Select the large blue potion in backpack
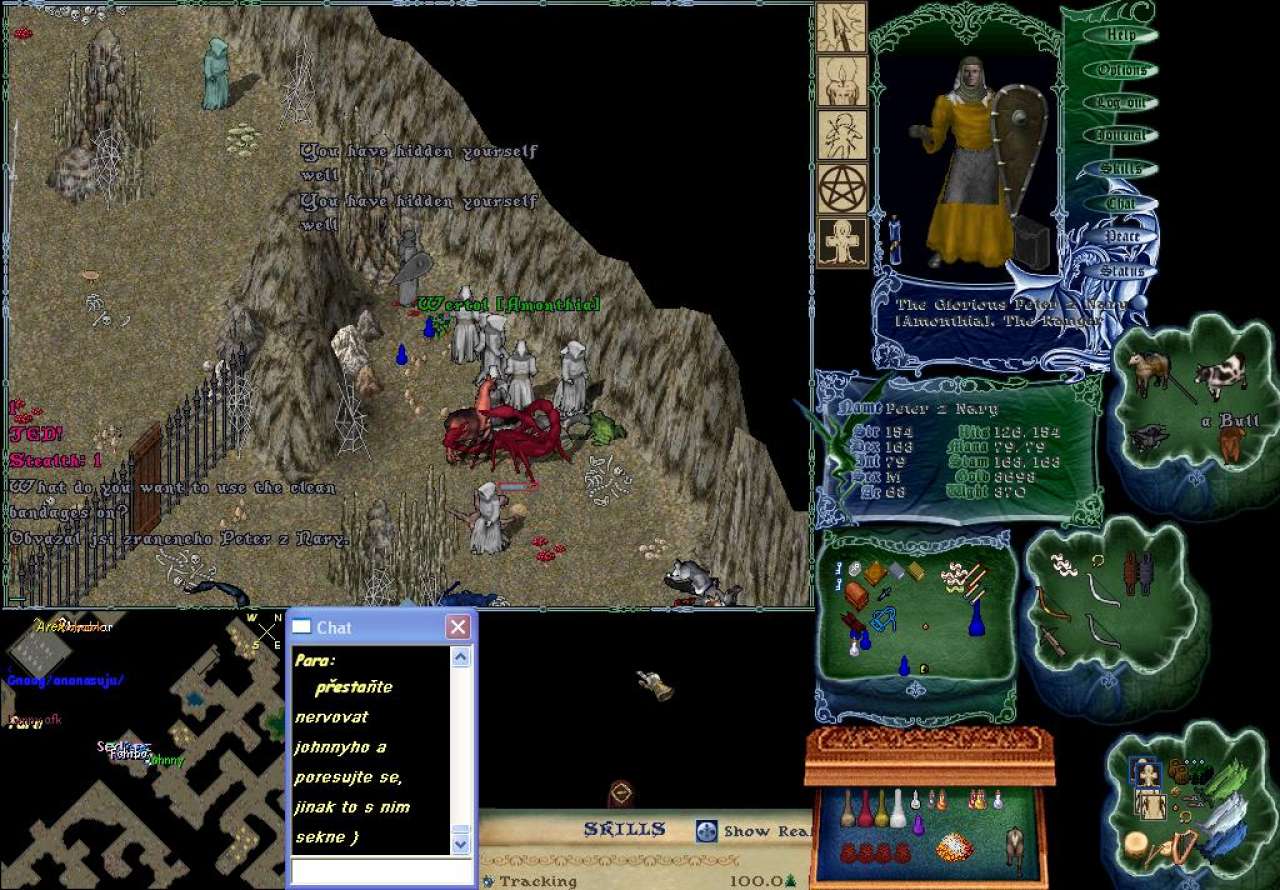Screen dimensions: 1280x890 [977, 618]
